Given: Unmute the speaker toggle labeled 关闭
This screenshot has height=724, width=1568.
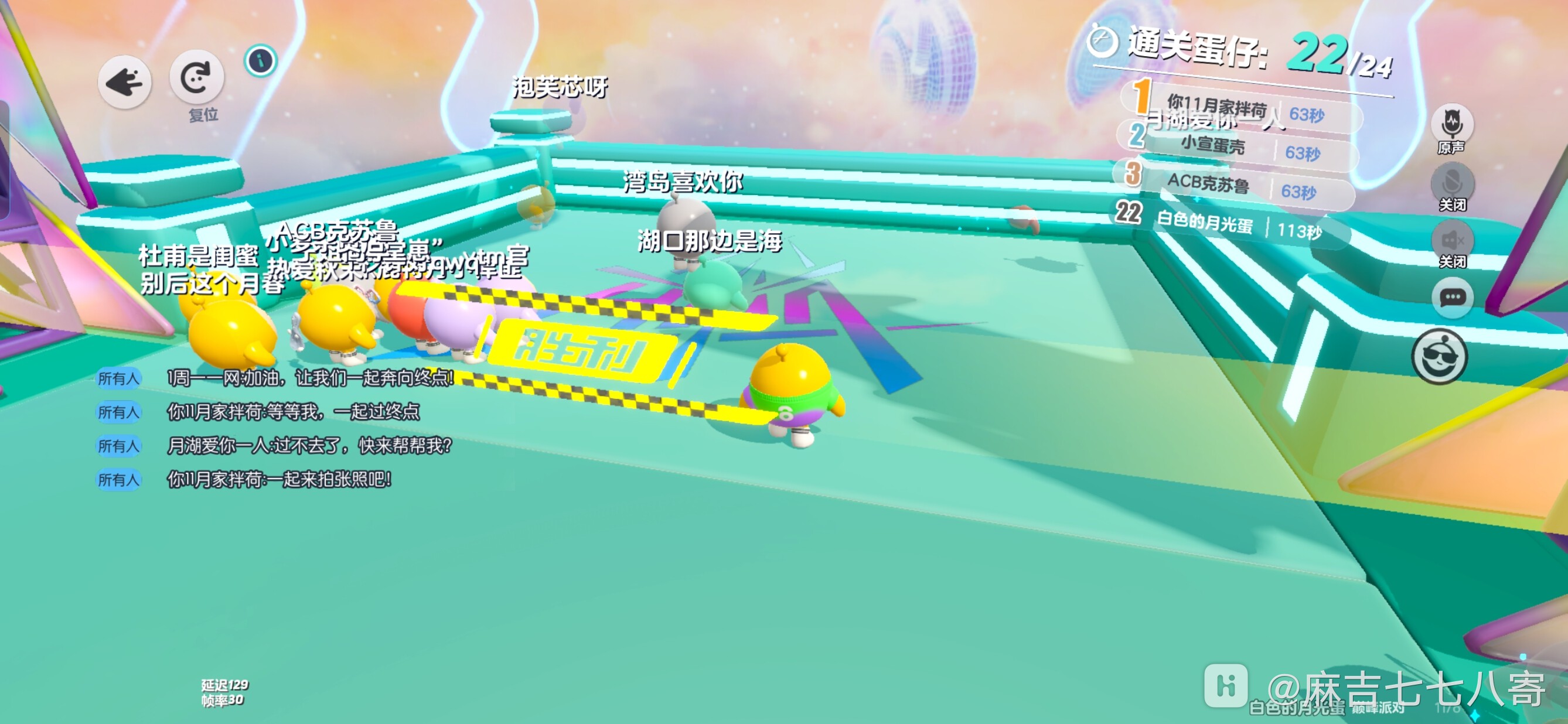Looking at the screenshot, I should [1454, 241].
